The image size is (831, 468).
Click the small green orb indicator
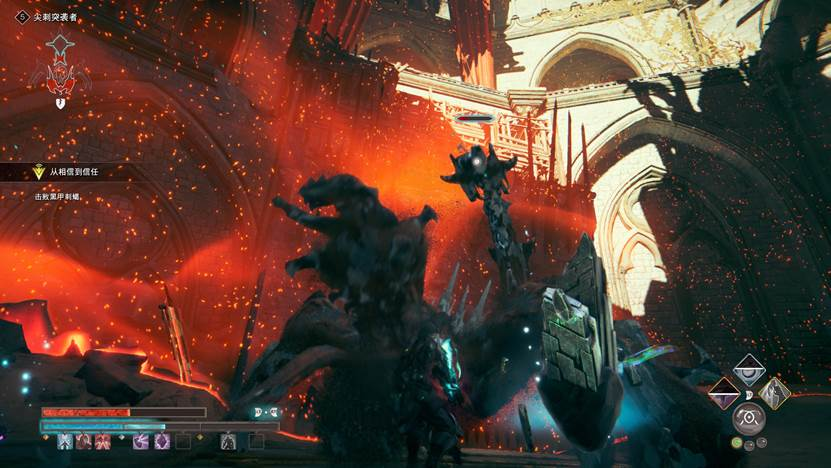737,443
